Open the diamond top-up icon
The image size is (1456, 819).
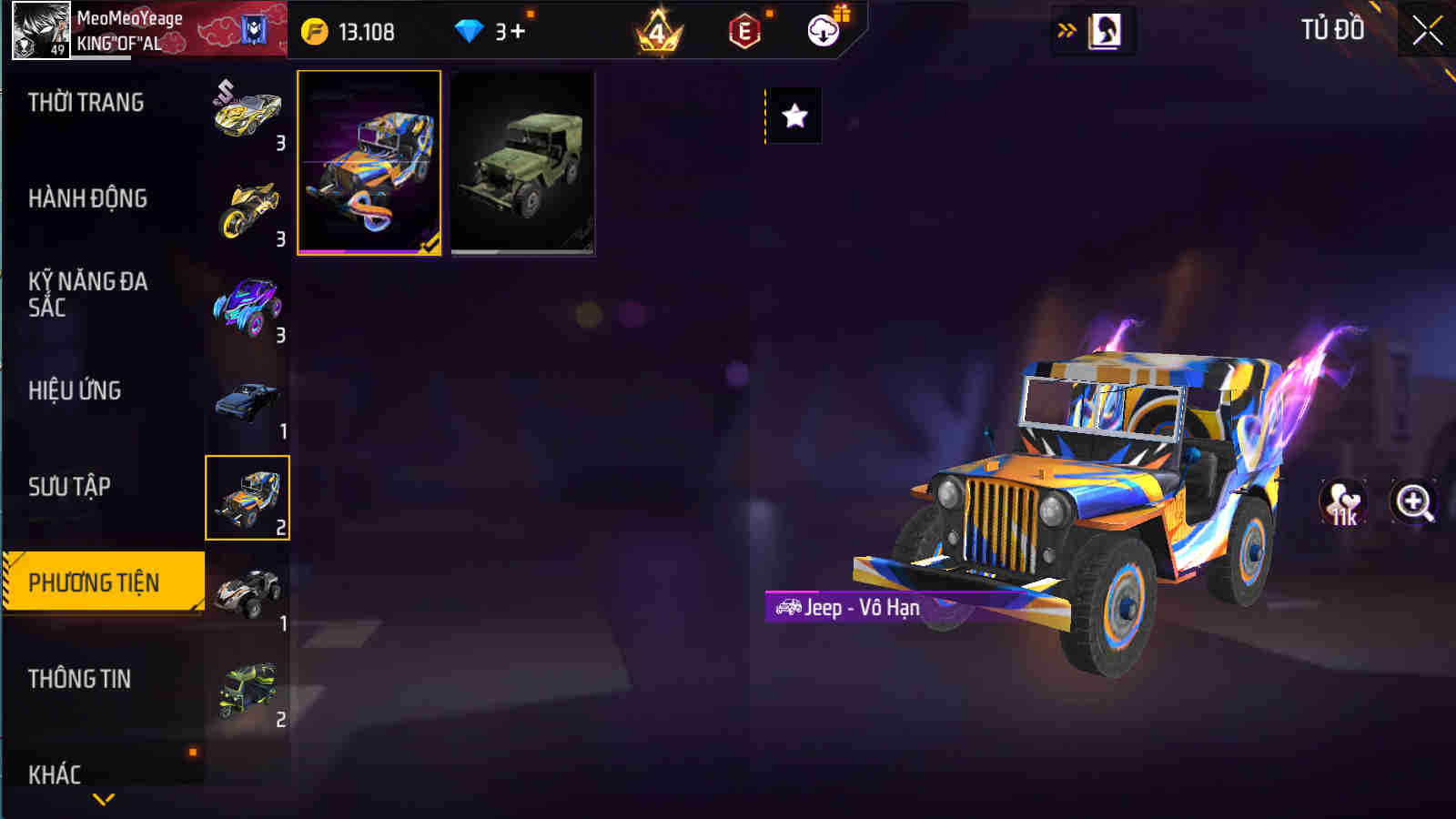tap(469, 29)
